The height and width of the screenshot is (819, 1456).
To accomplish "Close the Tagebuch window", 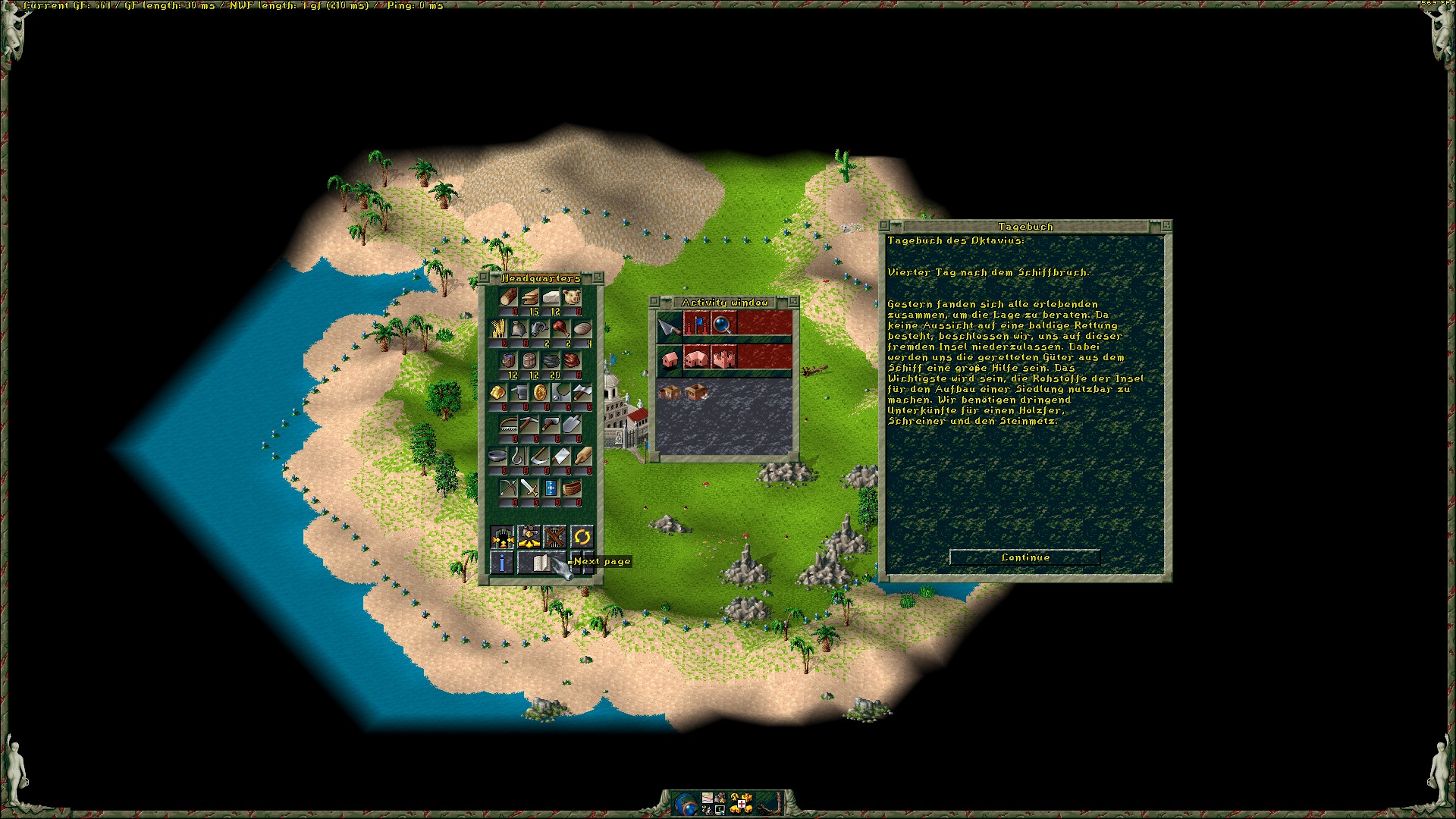I will pos(884,226).
